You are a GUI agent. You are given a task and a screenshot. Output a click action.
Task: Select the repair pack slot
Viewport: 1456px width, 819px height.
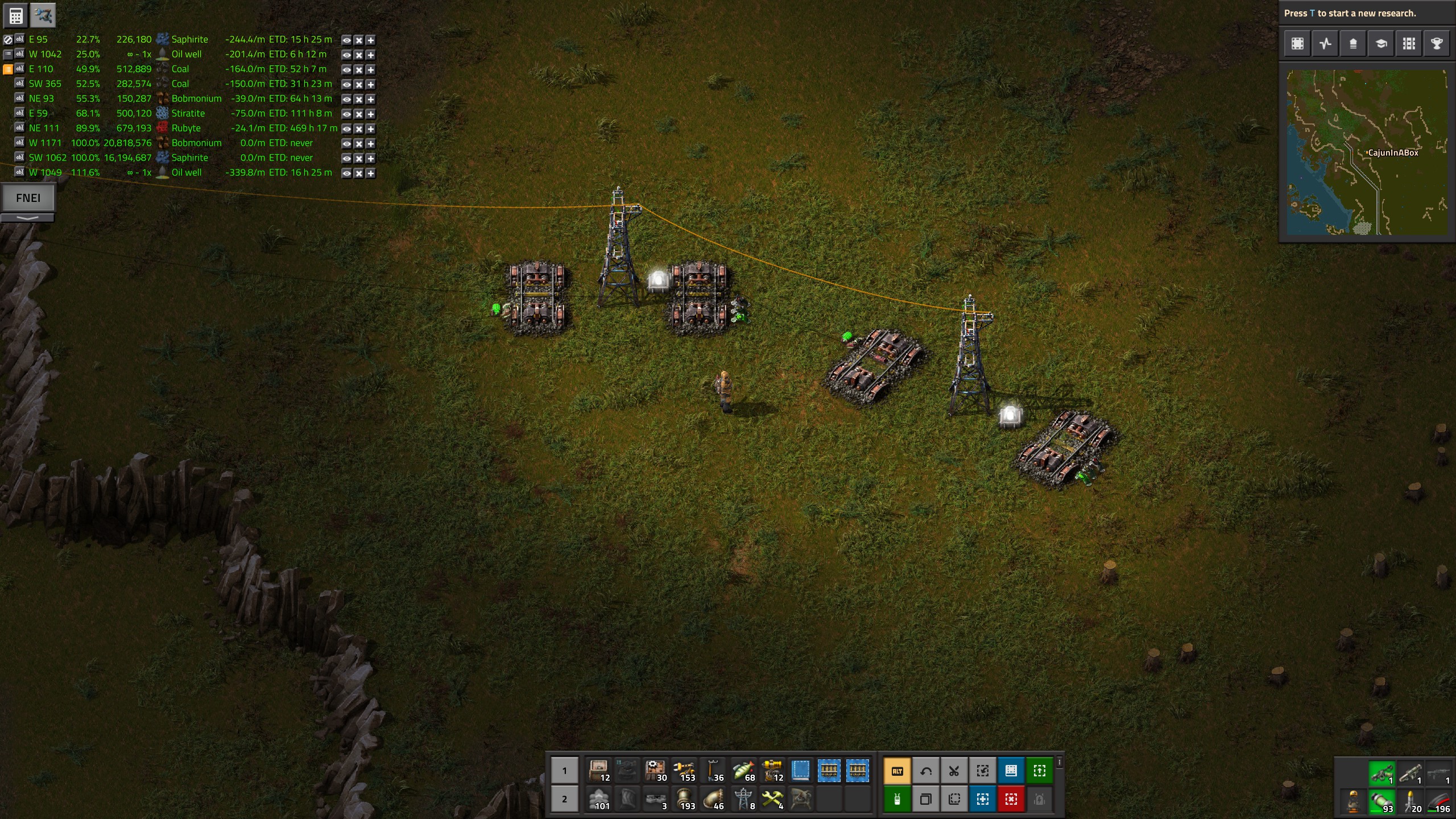click(771, 799)
